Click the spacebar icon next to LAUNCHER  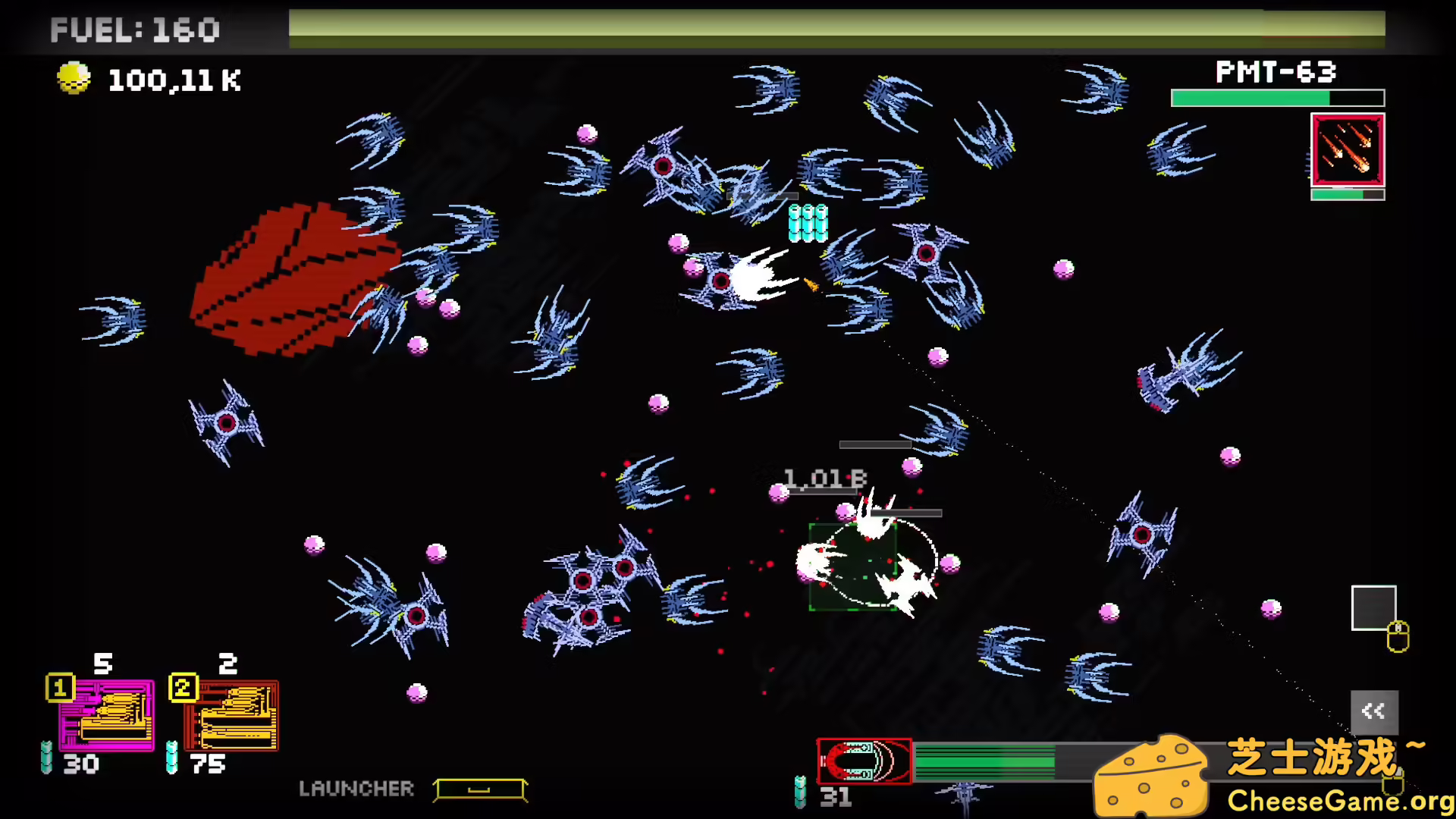479,789
